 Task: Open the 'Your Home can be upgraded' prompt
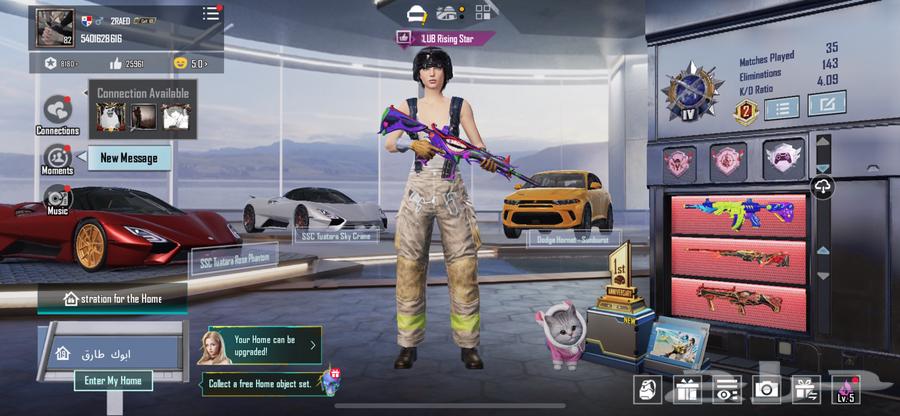(x=264, y=346)
